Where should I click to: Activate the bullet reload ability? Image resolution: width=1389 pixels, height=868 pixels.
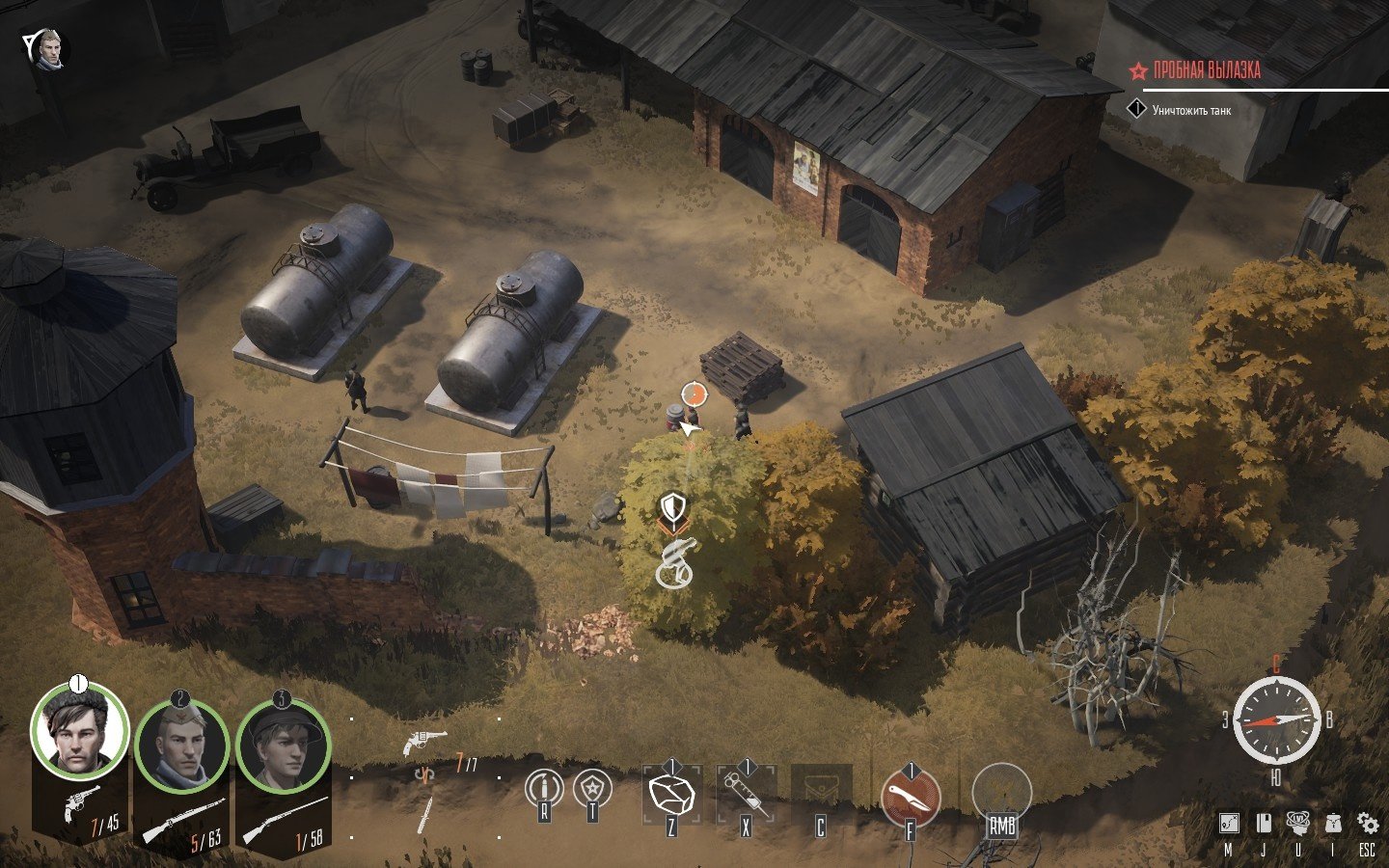coord(543,789)
